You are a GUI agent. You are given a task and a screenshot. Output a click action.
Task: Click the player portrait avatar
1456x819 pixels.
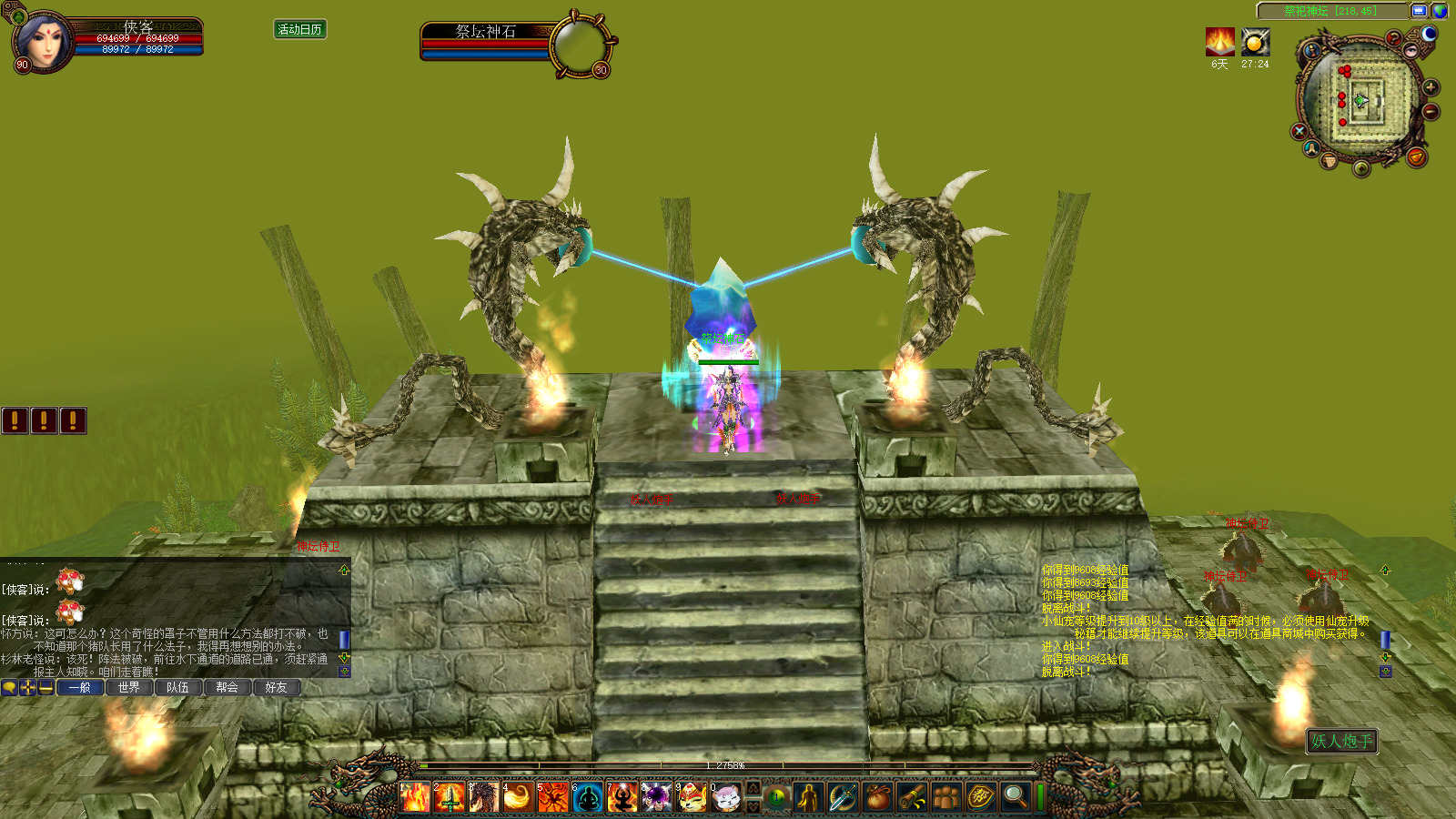[43, 41]
